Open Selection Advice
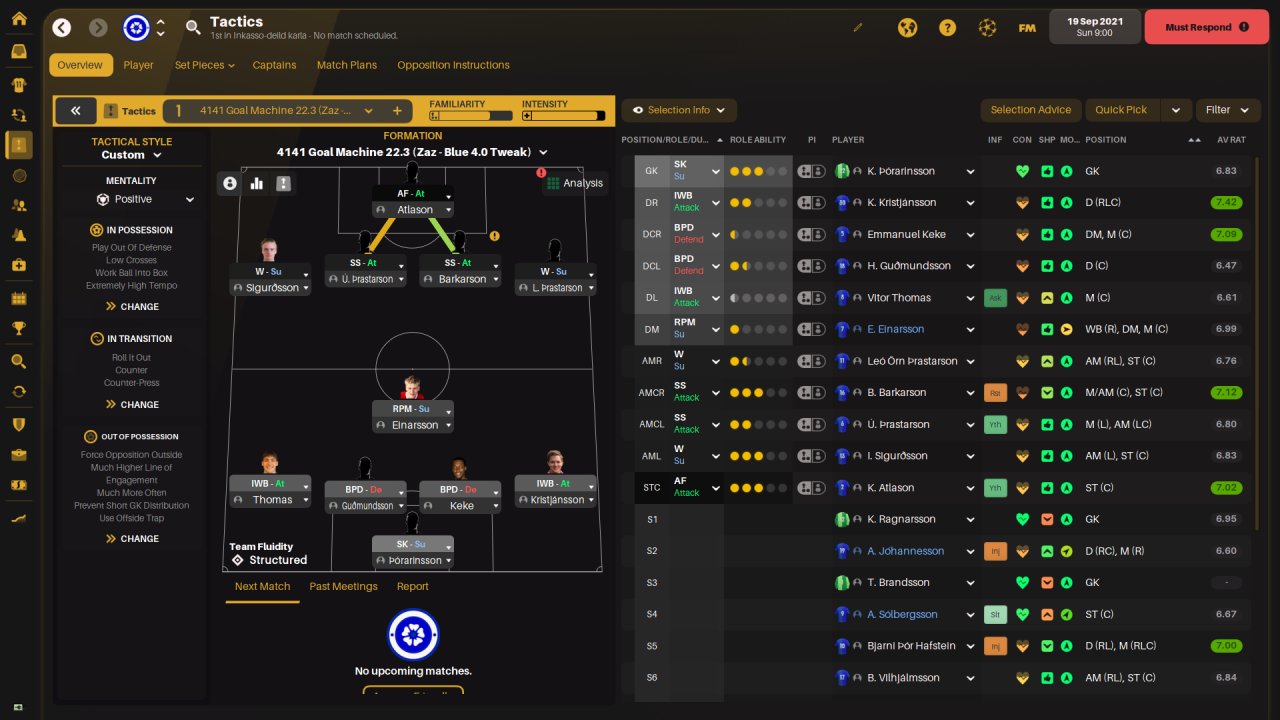This screenshot has width=1280, height=720. tap(1030, 110)
